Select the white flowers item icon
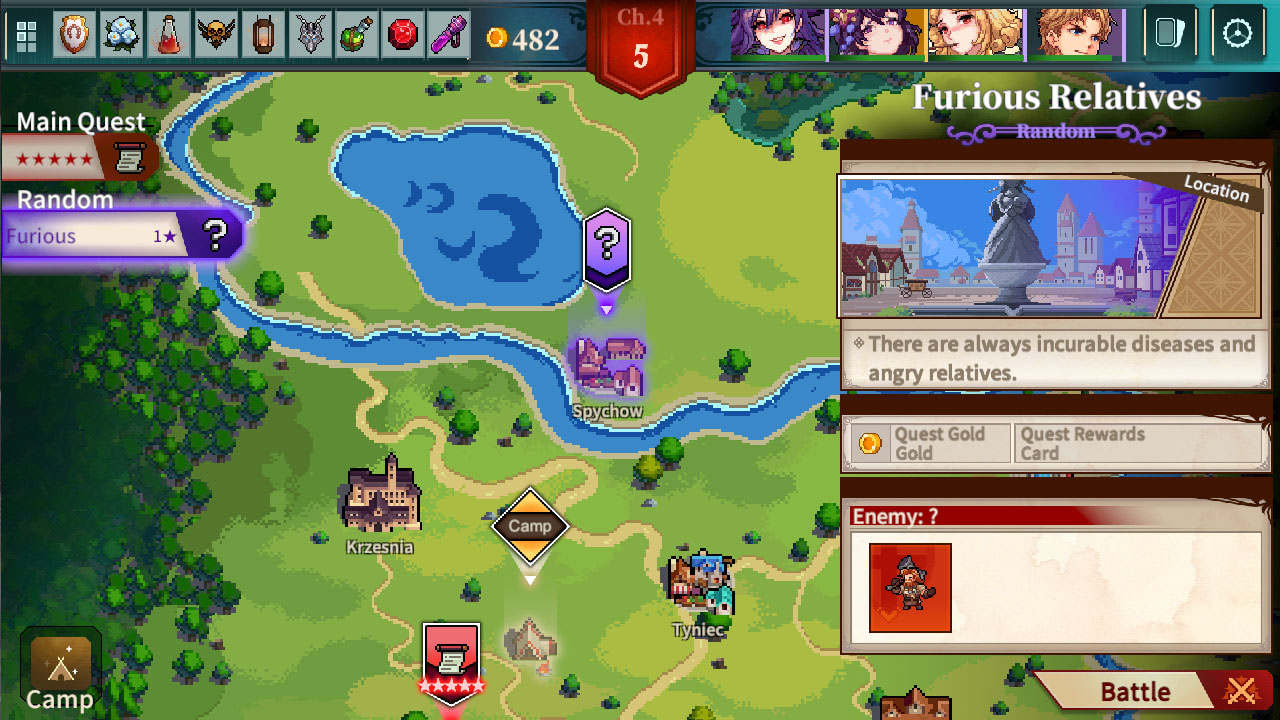 tap(120, 33)
